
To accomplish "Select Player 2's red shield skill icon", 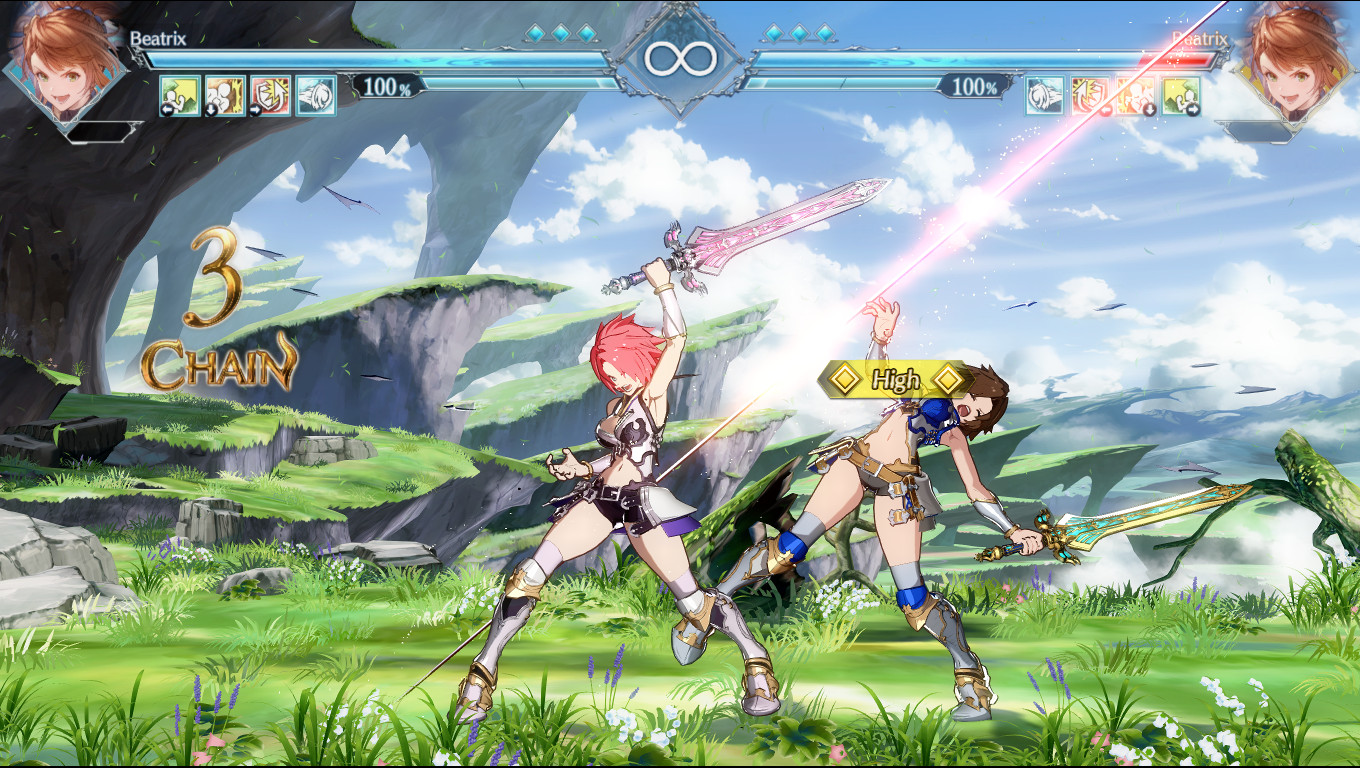I will (1090, 96).
